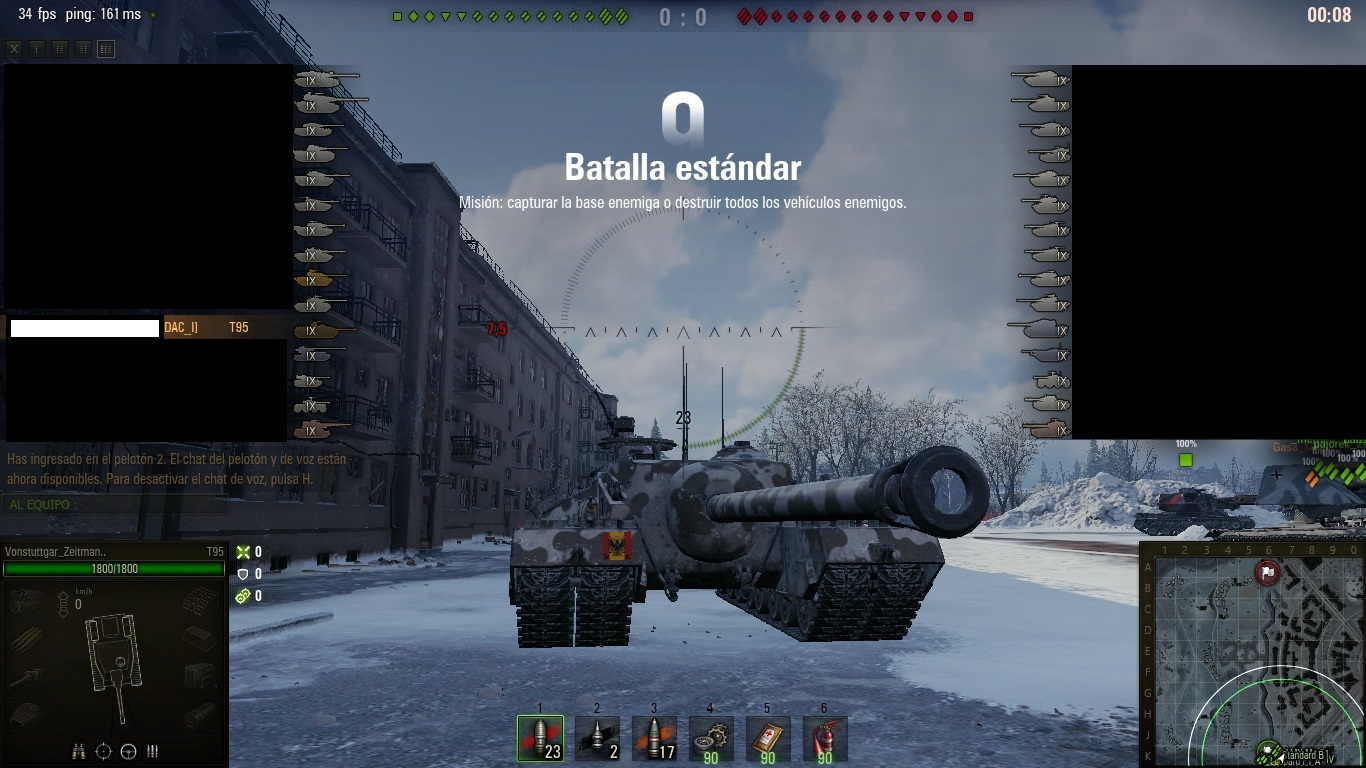This screenshot has width=1366, height=768.
Task: Click the steering wheel icon in damage panel
Action: click(128, 751)
